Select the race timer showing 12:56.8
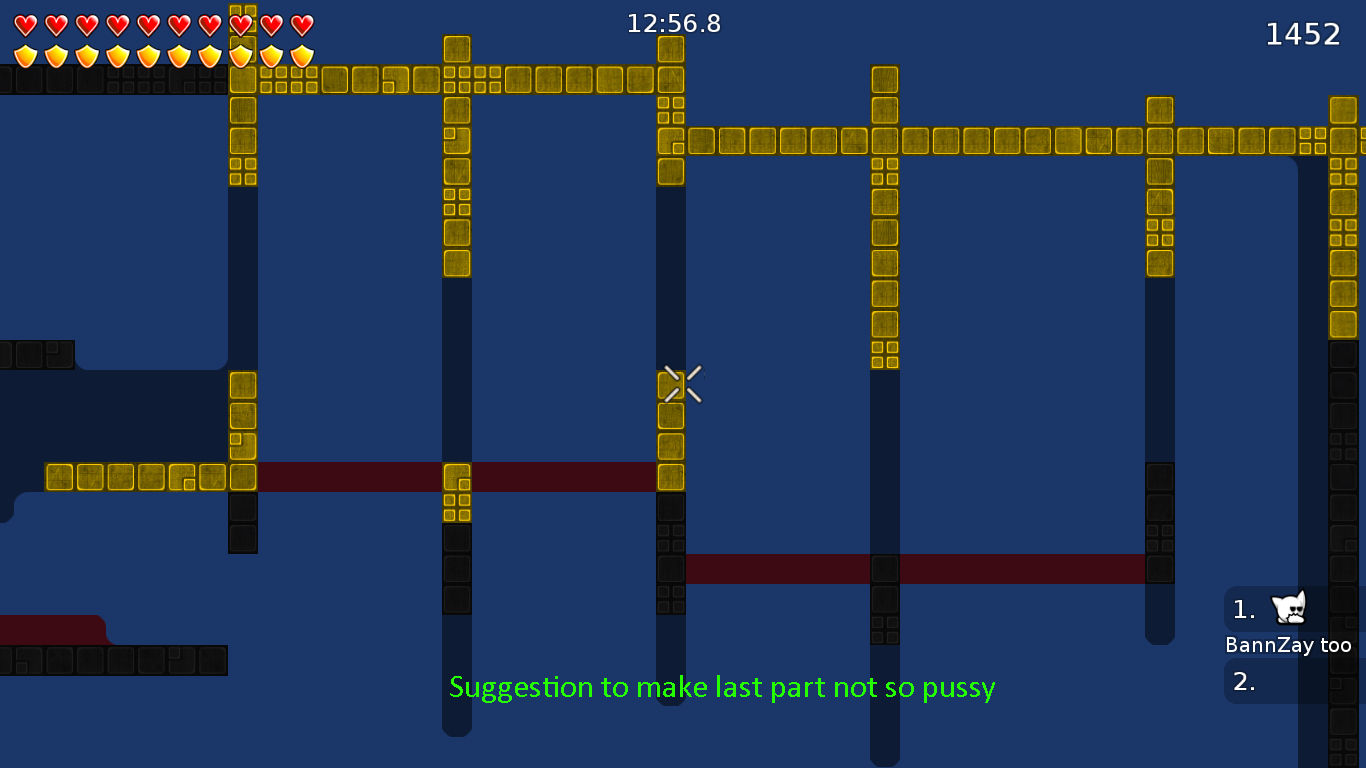The height and width of the screenshot is (768, 1366). click(x=675, y=24)
